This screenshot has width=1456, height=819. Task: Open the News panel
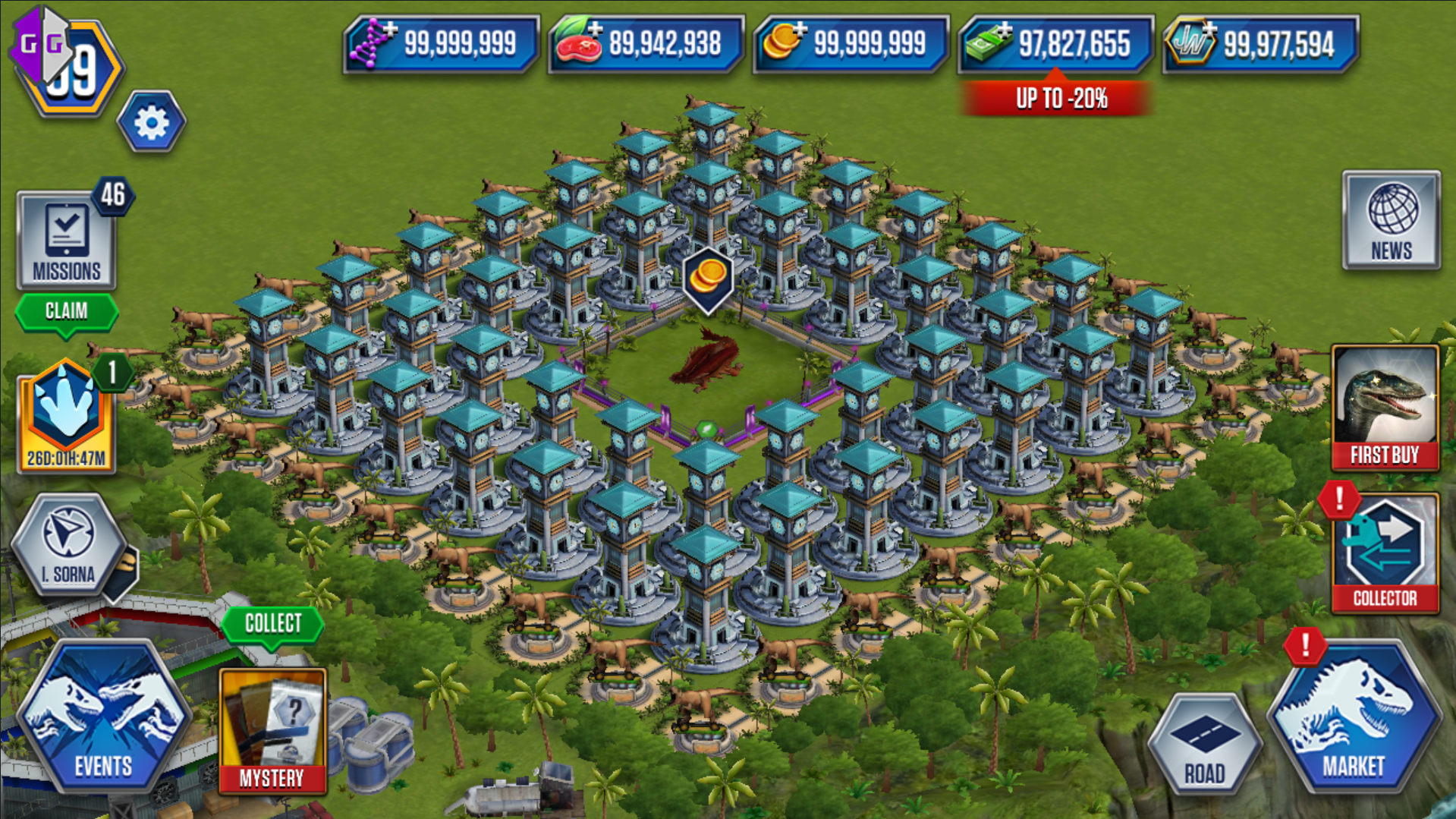(x=1391, y=221)
